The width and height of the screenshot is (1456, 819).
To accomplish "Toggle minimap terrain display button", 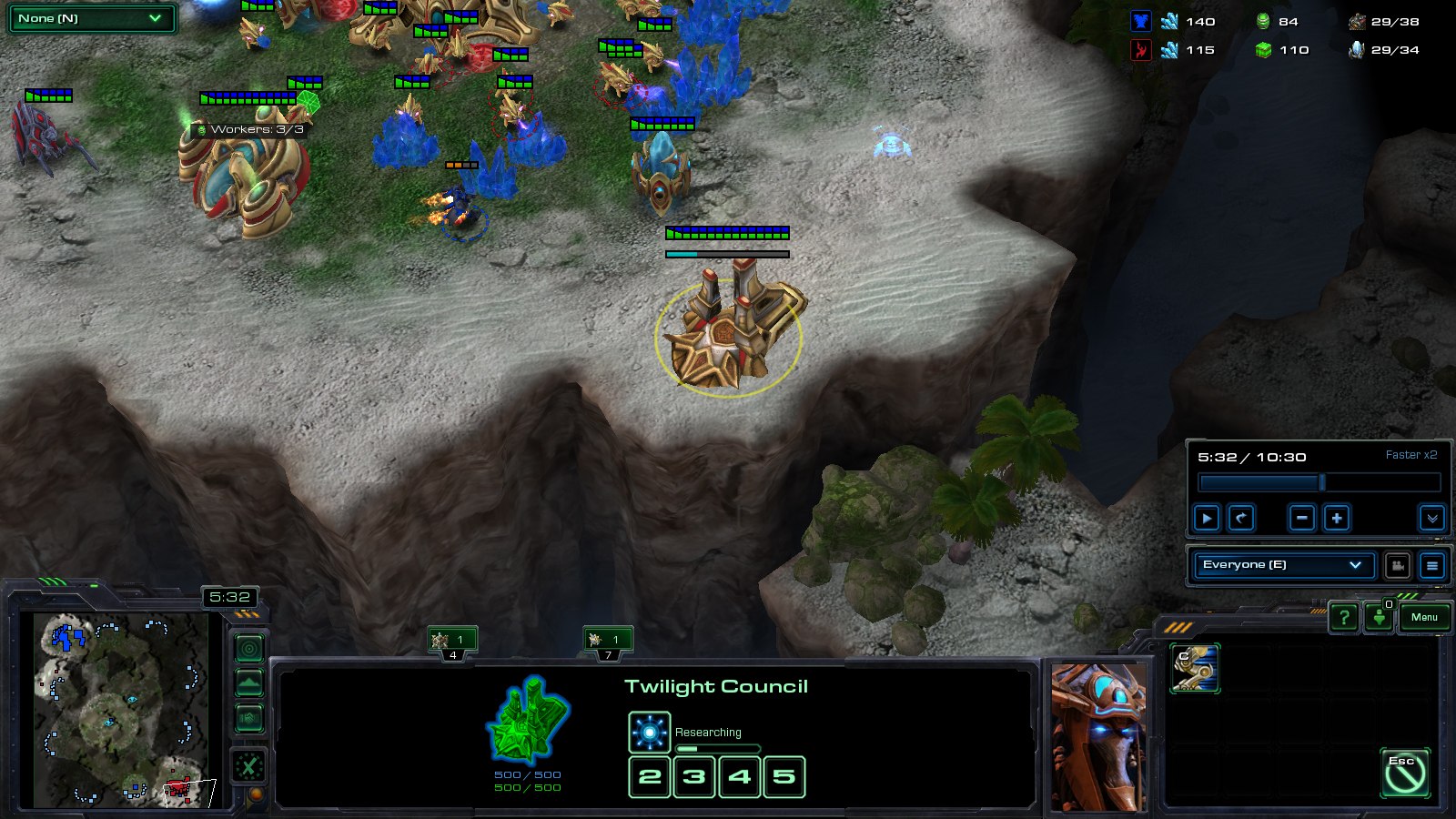I will point(249,683).
